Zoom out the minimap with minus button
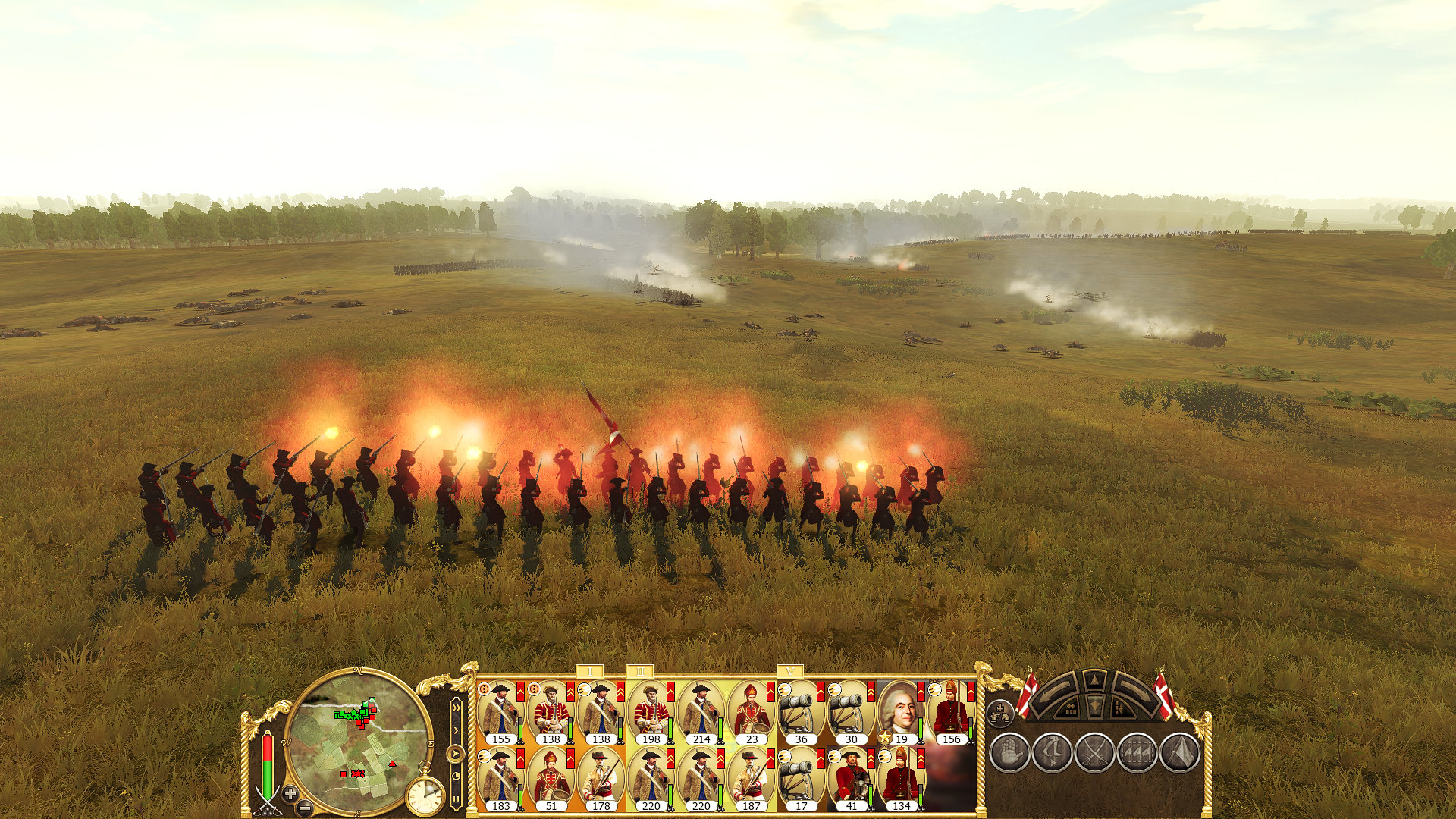This screenshot has width=1456, height=819. (304, 807)
